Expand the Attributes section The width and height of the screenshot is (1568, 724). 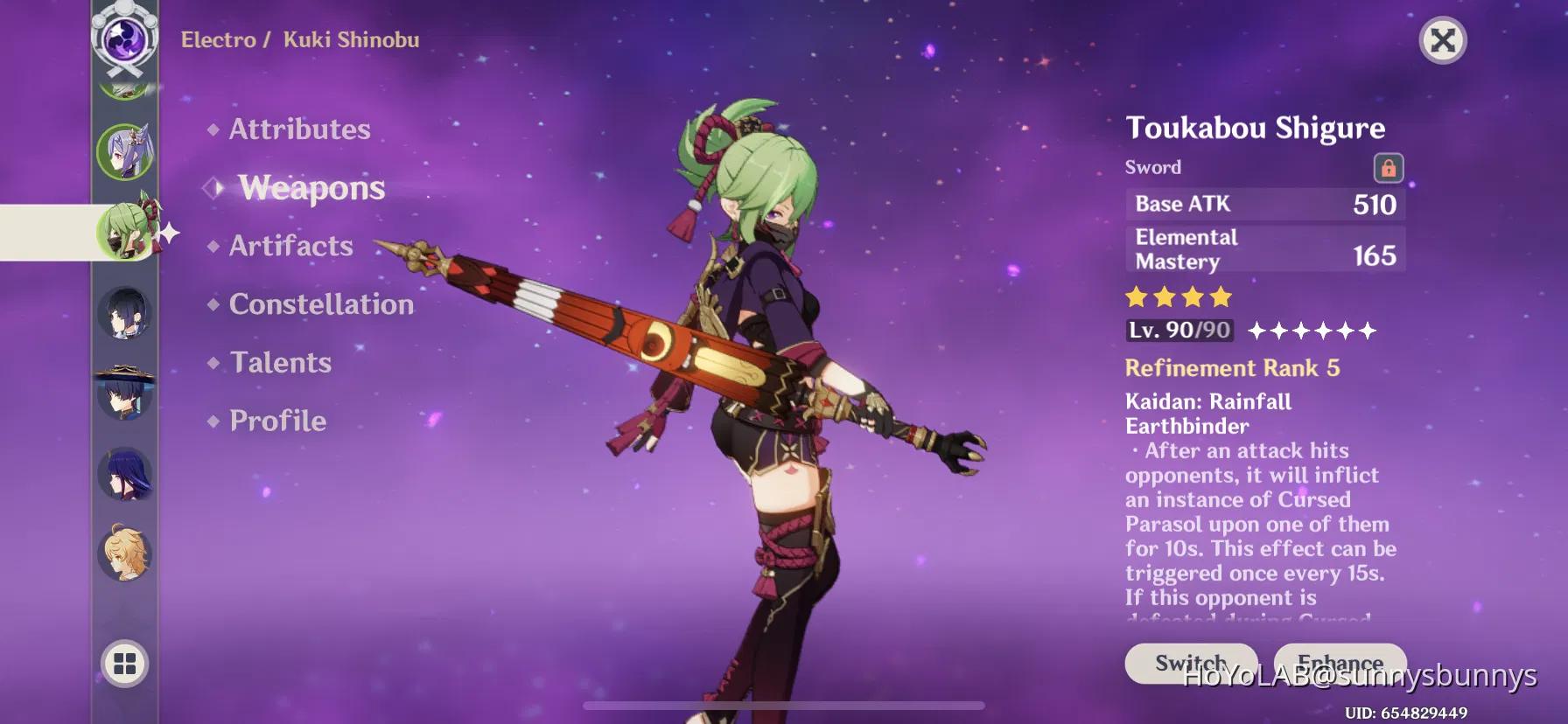pyautogui.click(x=299, y=129)
